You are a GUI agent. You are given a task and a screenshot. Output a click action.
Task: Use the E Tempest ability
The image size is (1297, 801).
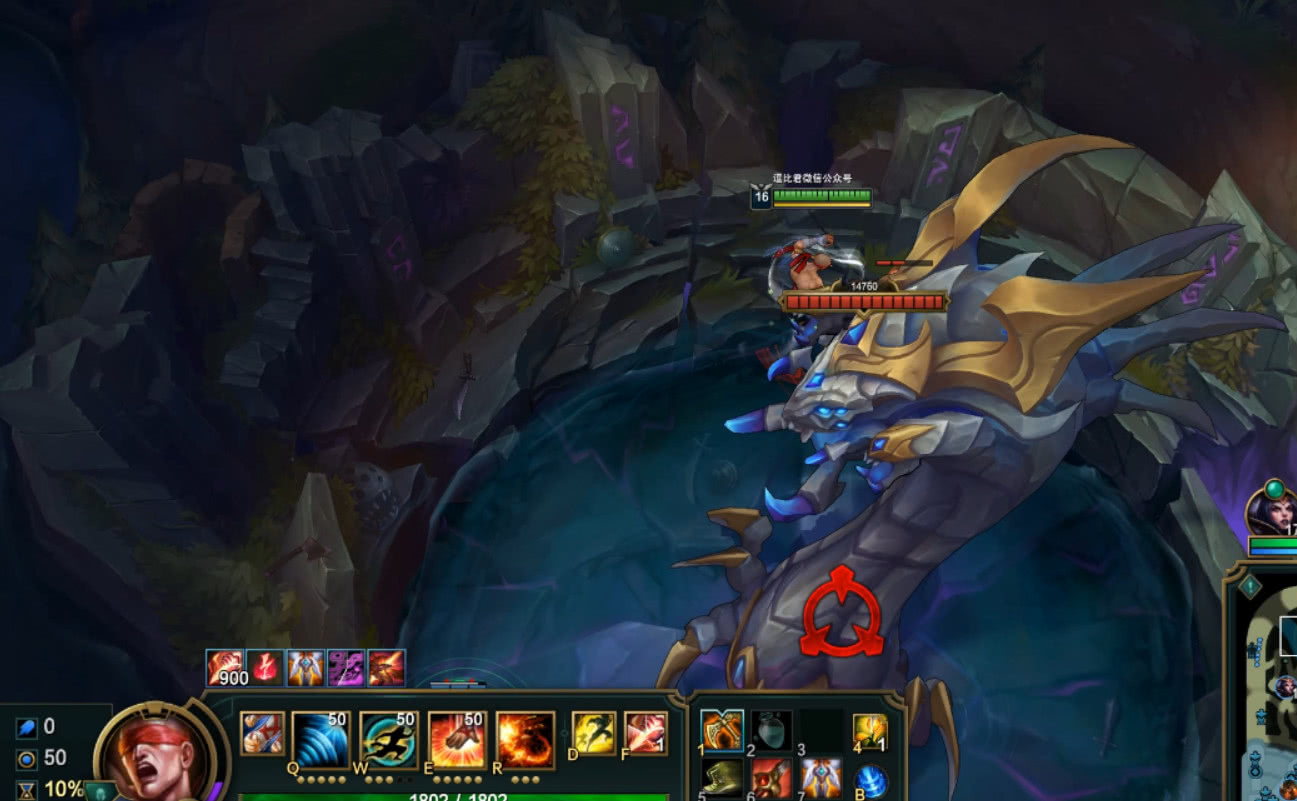pos(457,740)
